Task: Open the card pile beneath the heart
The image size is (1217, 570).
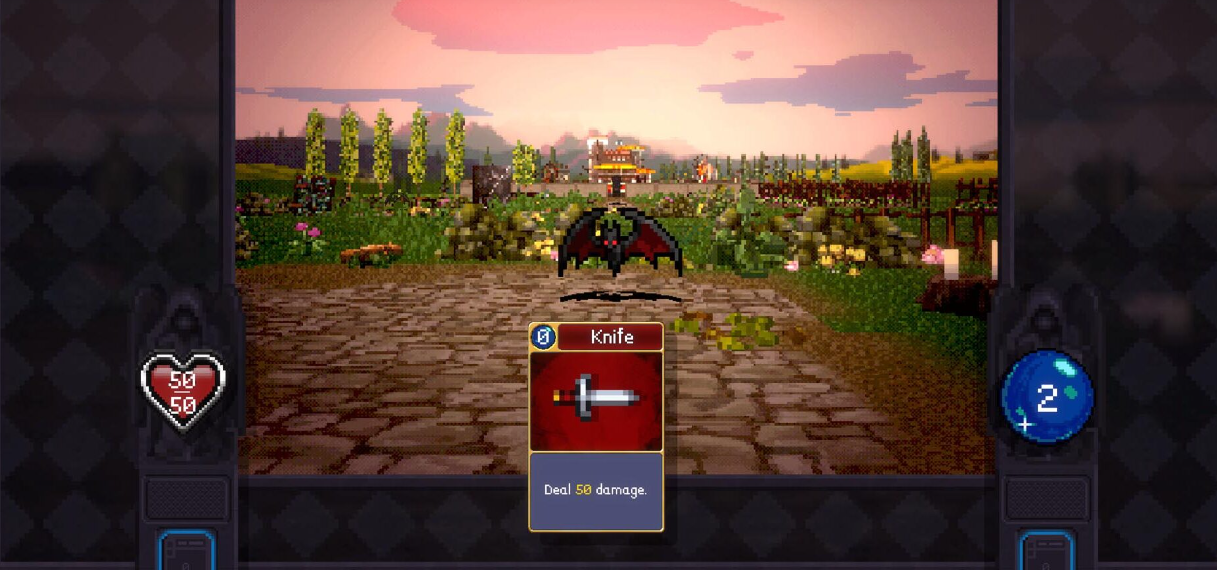Action: (x=187, y=551)
